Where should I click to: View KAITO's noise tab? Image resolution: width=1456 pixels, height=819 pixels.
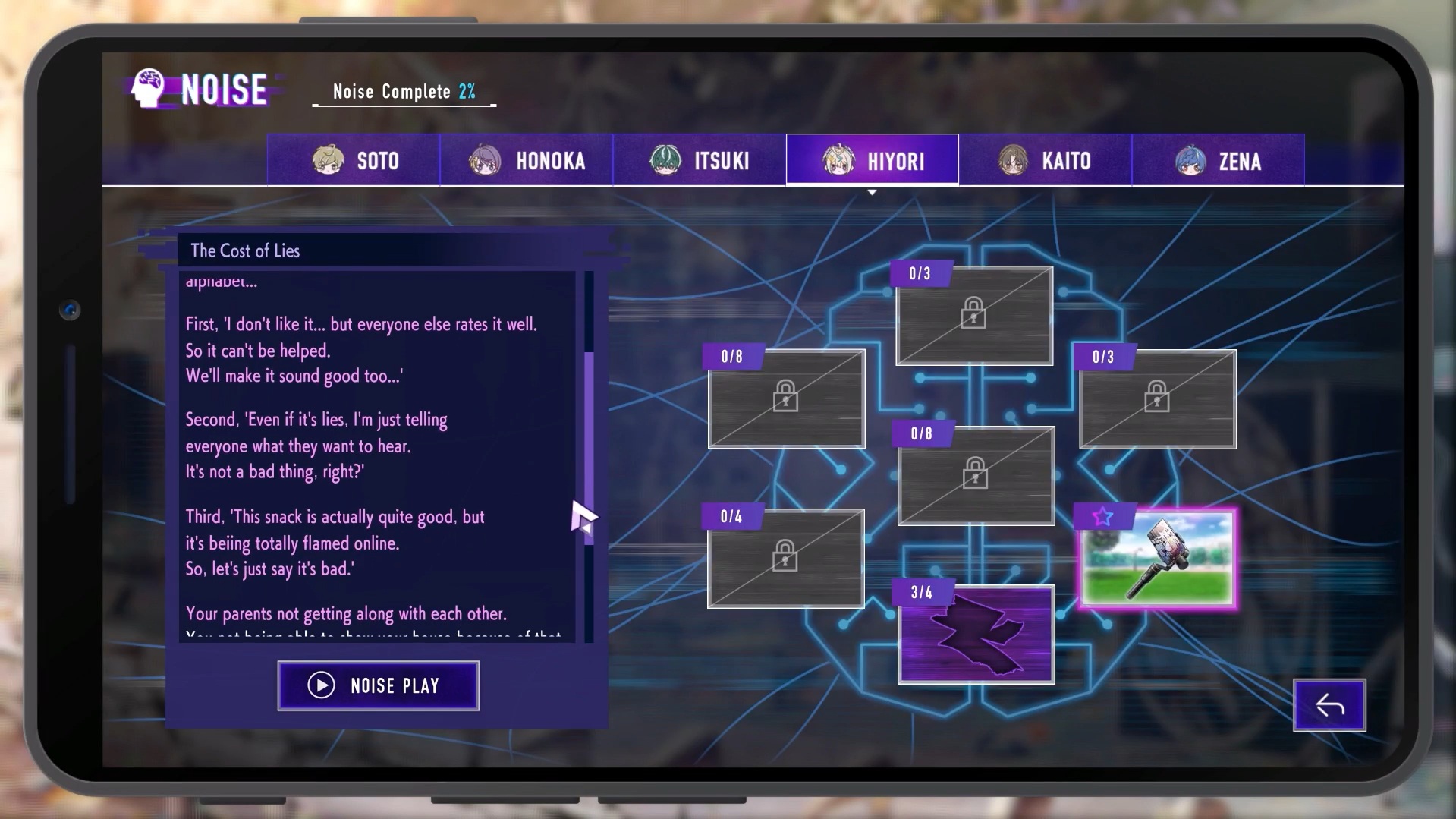(x=1045, y=160)
